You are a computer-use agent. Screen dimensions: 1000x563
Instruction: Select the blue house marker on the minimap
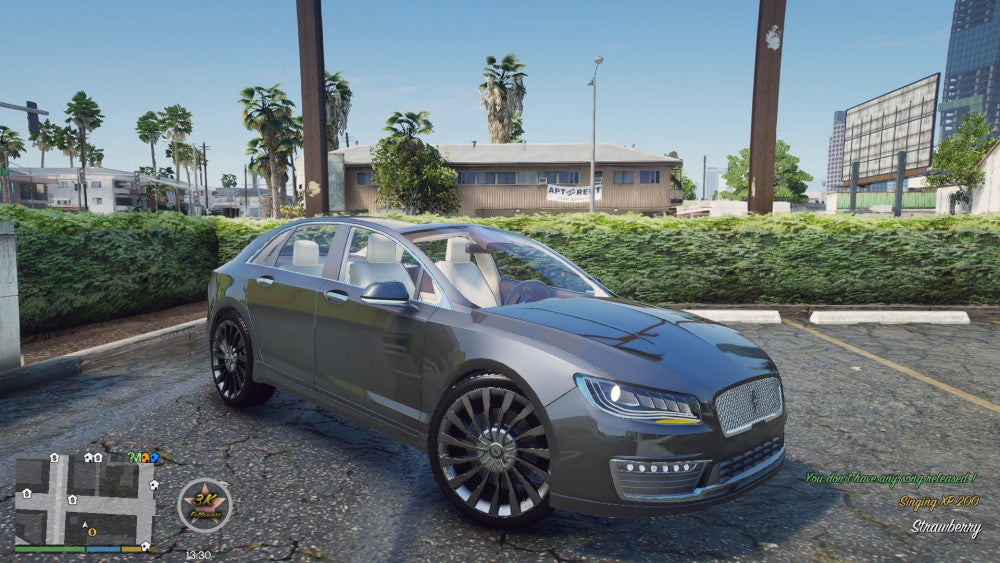pos(154,458)
